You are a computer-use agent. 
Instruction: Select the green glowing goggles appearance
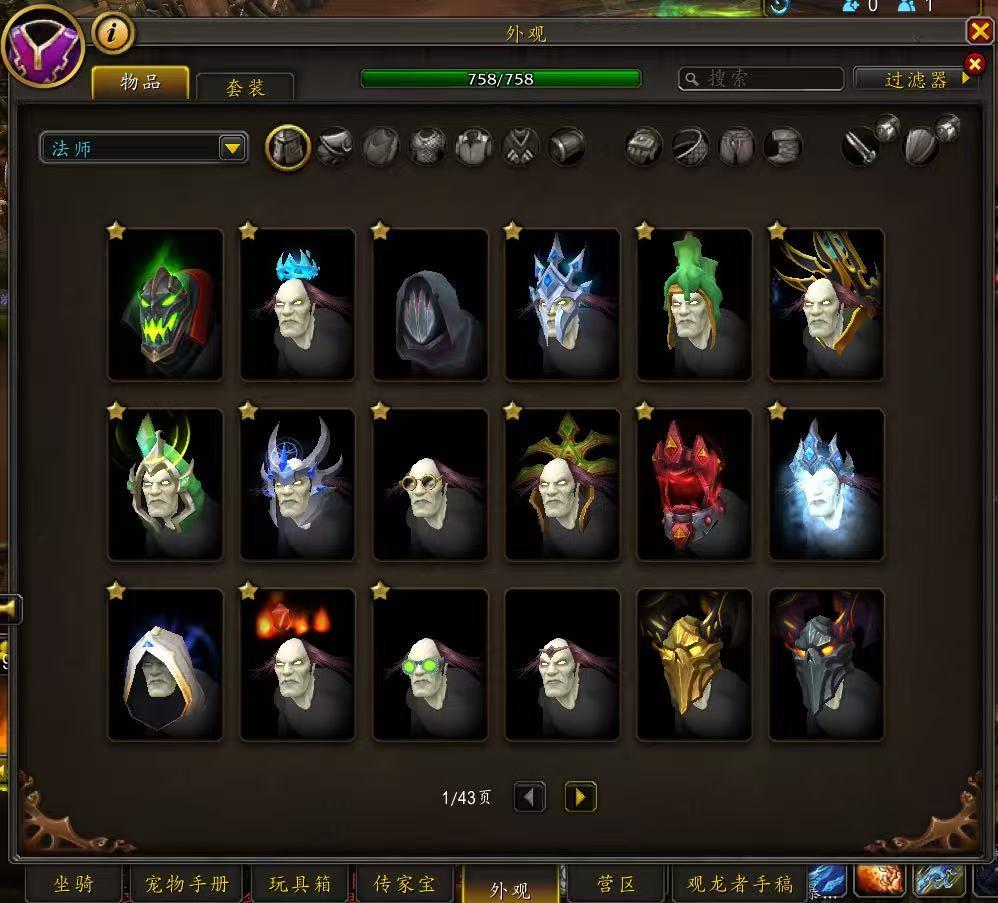point(430,665)
